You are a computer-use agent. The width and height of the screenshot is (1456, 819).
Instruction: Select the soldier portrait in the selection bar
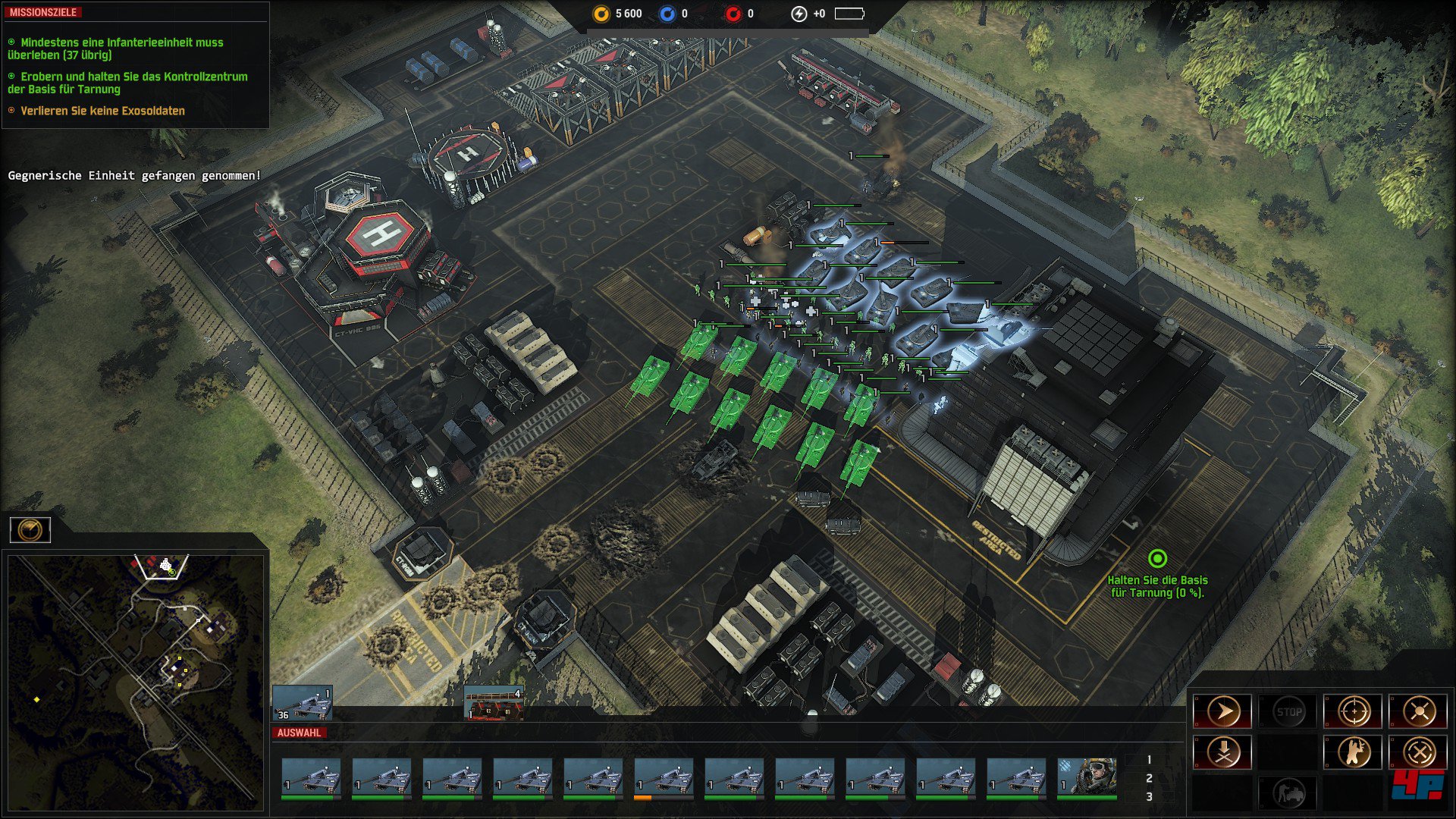point(1087,778)
